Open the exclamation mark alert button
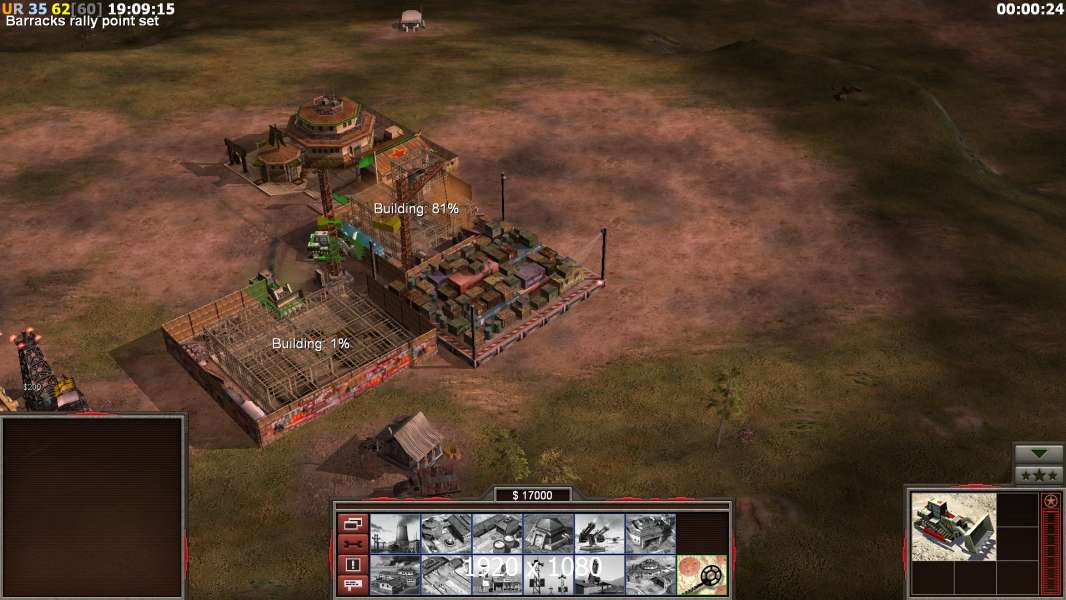The height and width of the screenshot is (600, 1066). pos(352,565)
